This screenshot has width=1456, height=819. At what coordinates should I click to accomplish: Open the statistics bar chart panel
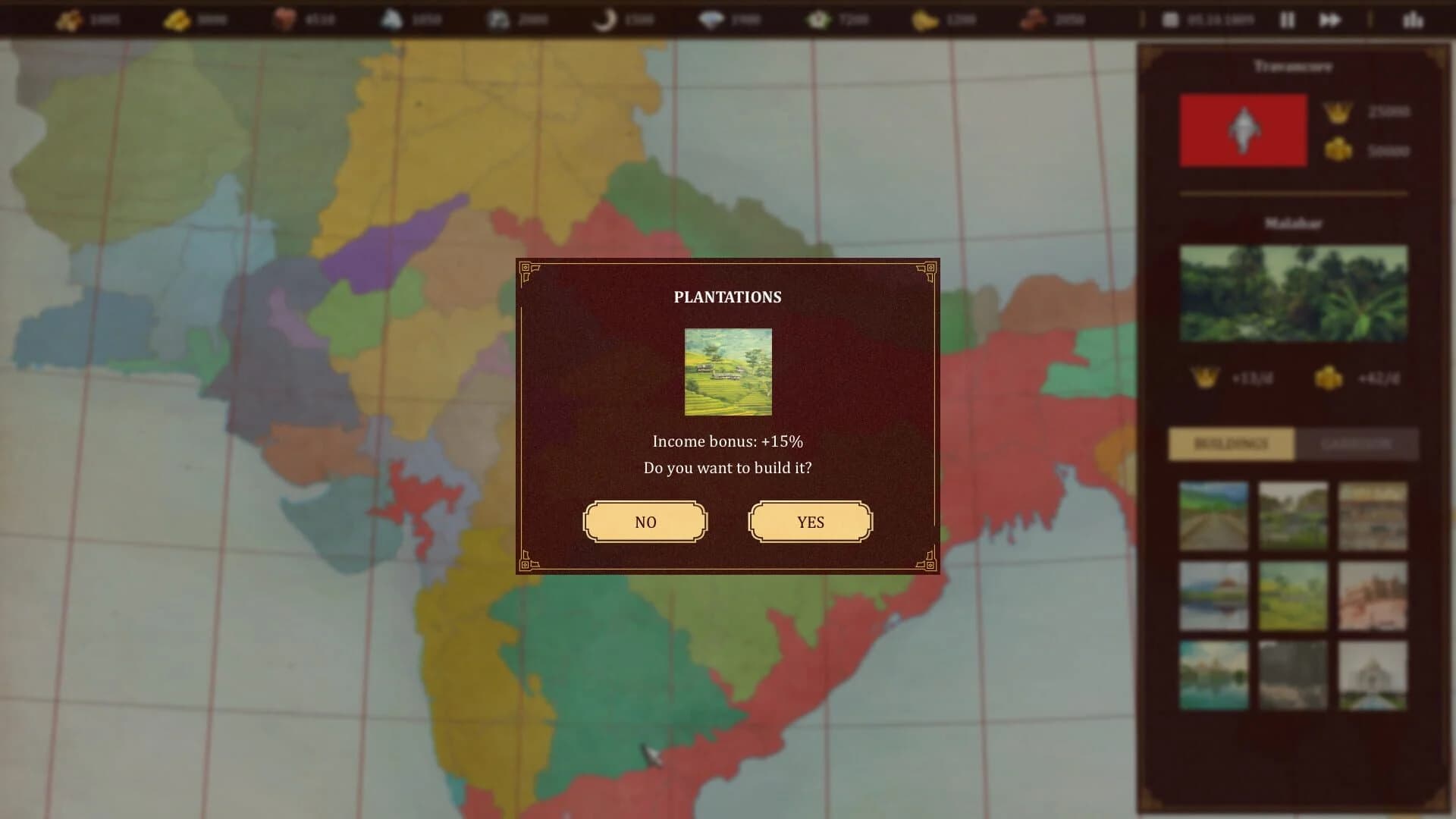1414,20
